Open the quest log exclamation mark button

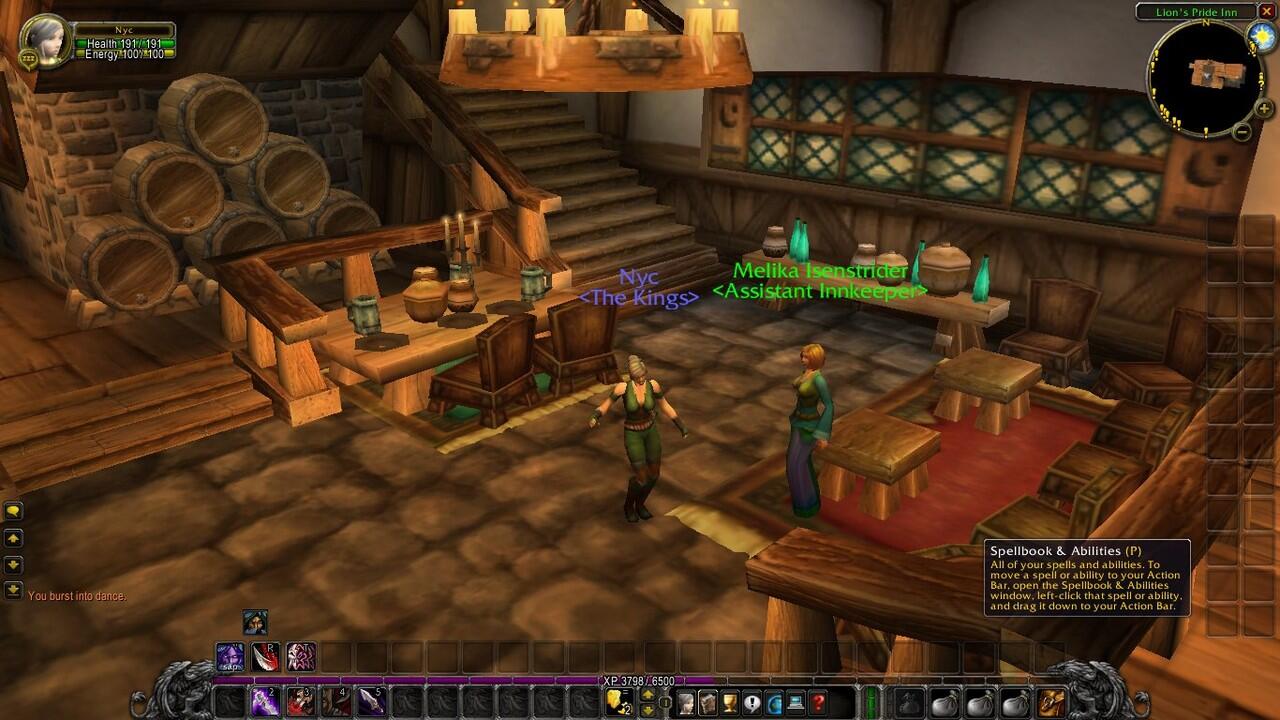[x=753, y=702]
